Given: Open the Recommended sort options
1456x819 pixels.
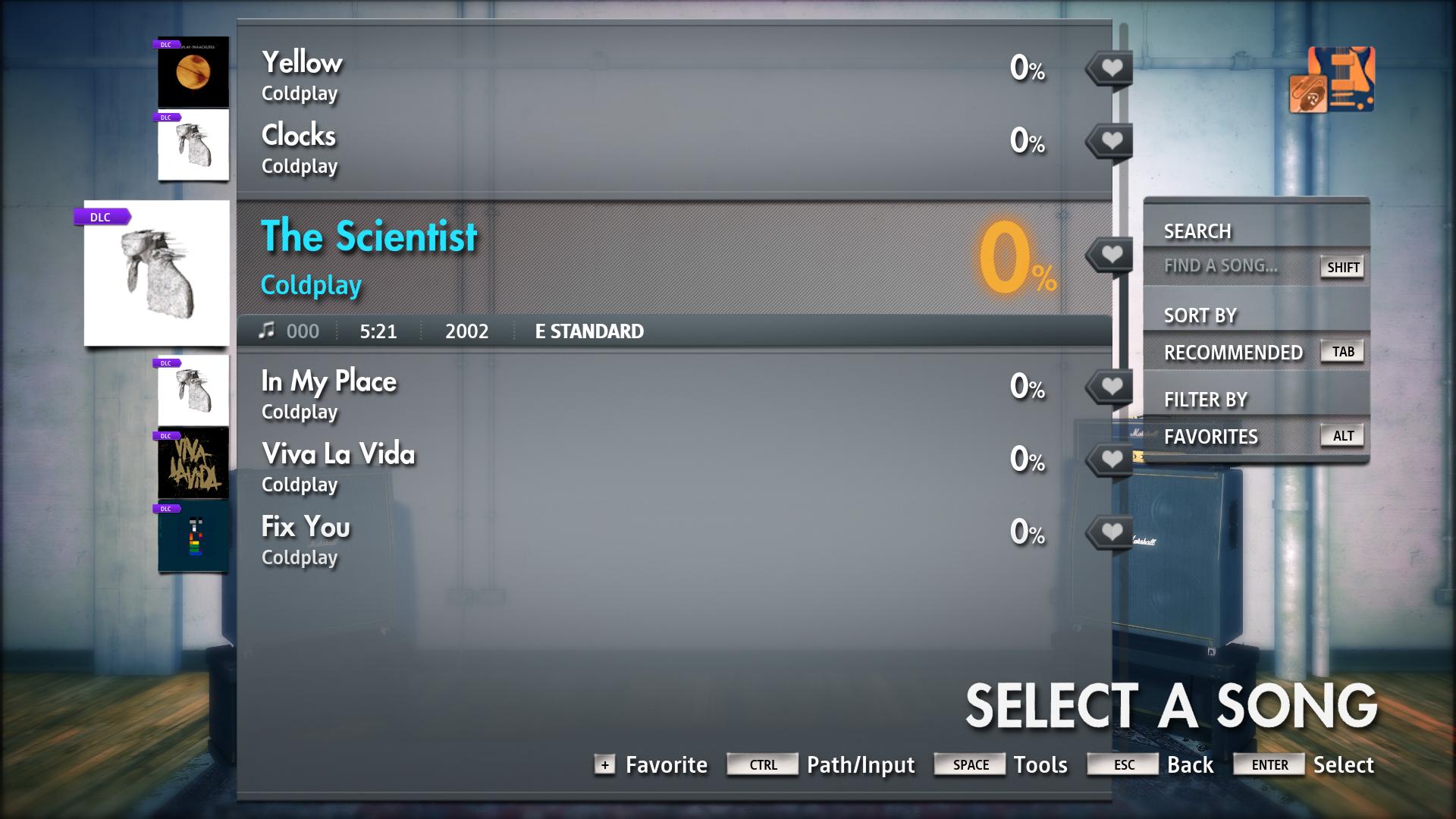Looking at the screenshot, I should pos(1235,352).
